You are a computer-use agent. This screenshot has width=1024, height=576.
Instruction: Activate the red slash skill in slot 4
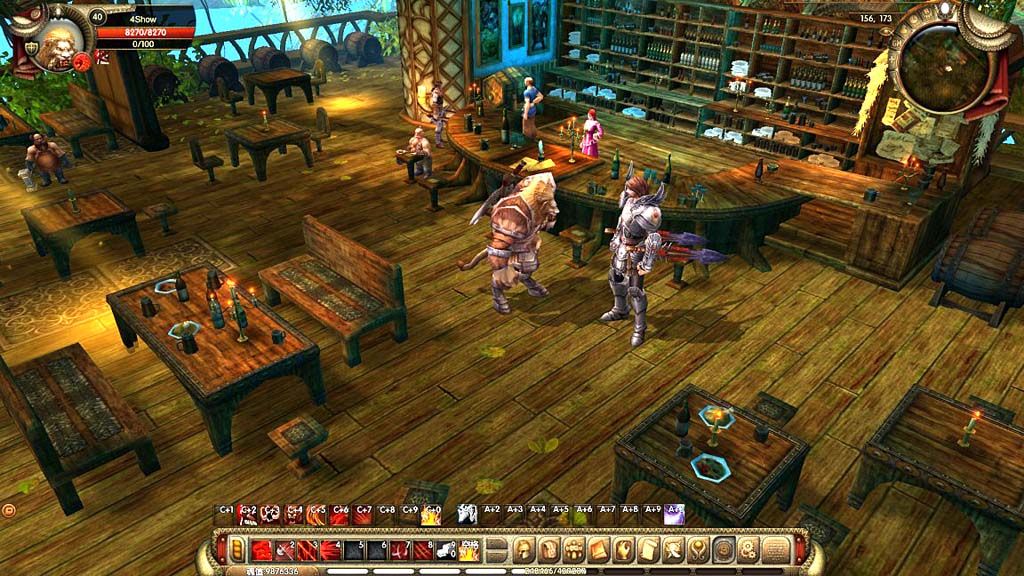[330, 549]
